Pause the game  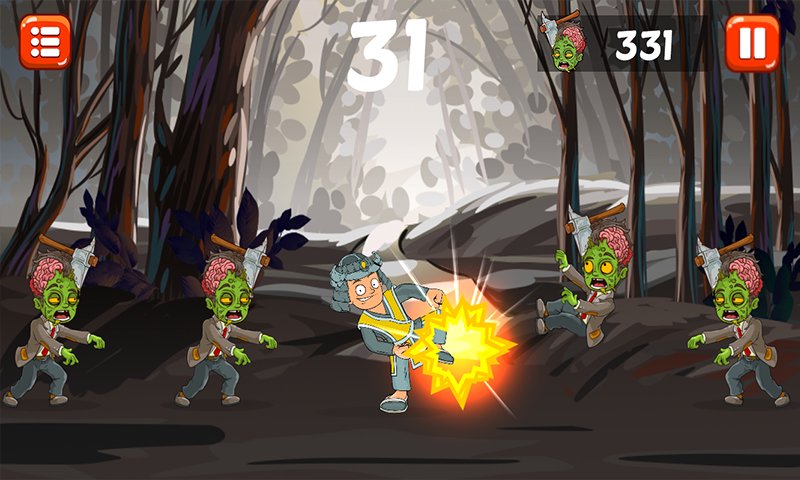752,42
